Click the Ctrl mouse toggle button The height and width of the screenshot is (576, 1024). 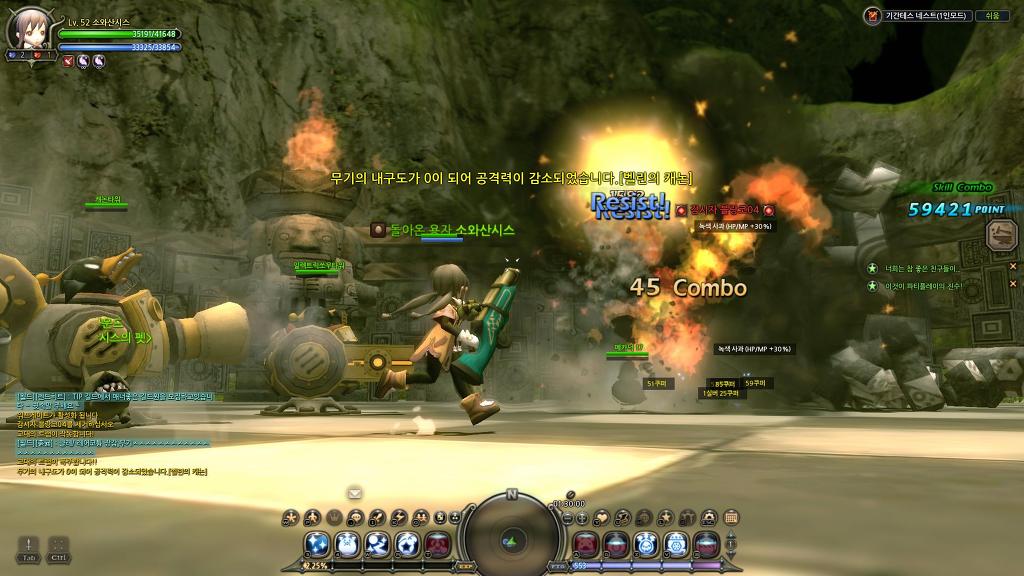[x=58, y=547]
